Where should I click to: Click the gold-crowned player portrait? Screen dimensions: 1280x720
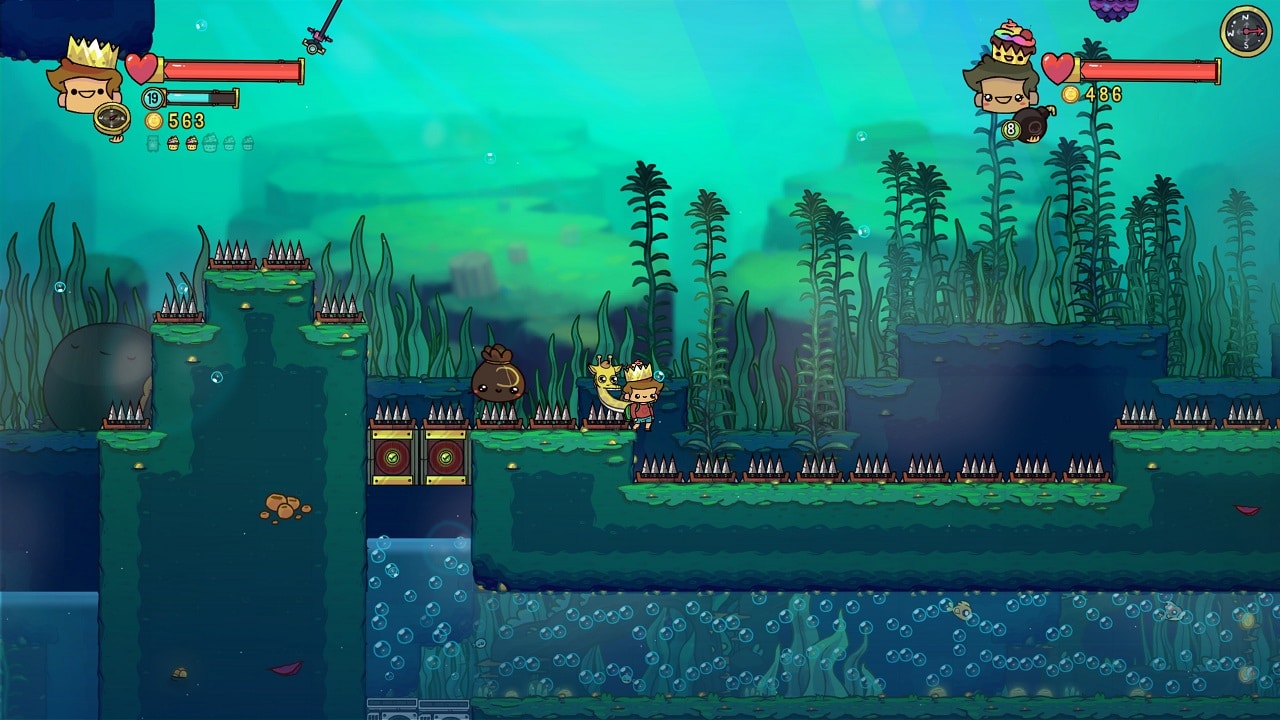pyautogui.click(x=85, y=78)
